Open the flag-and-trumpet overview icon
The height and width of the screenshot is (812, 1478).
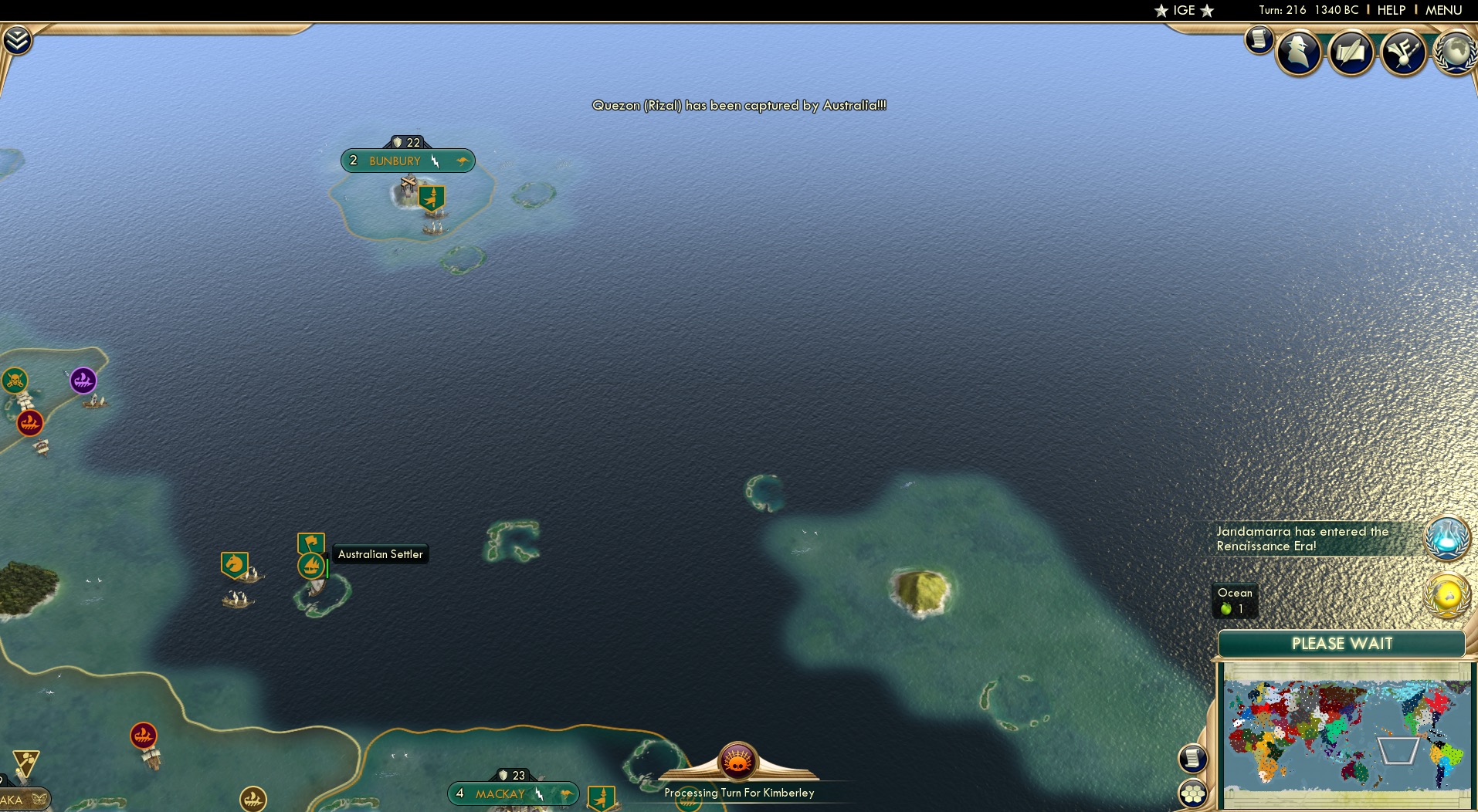click(x=1404, y=52)
